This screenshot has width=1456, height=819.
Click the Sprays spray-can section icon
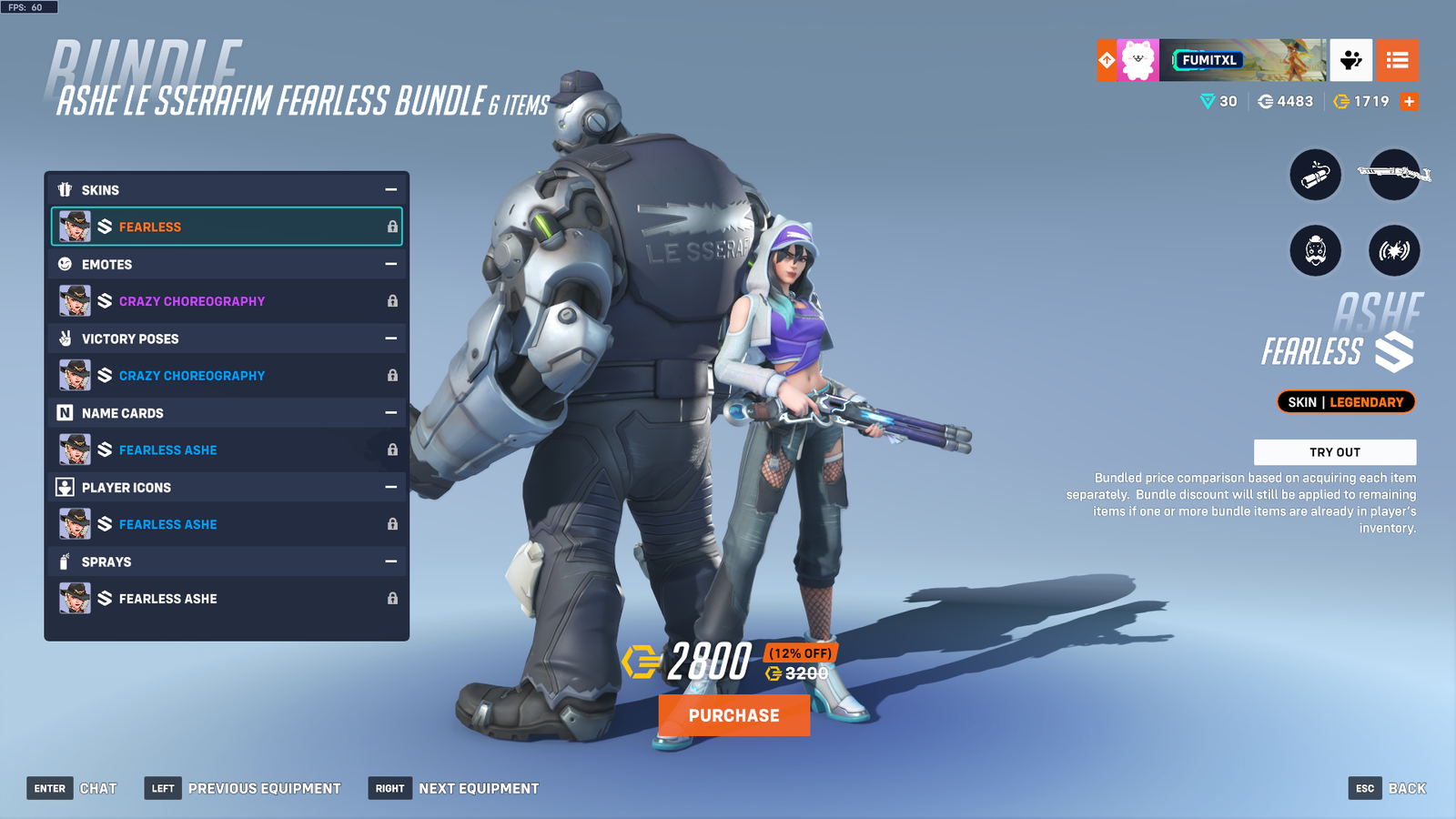click(x=64, y=561)
